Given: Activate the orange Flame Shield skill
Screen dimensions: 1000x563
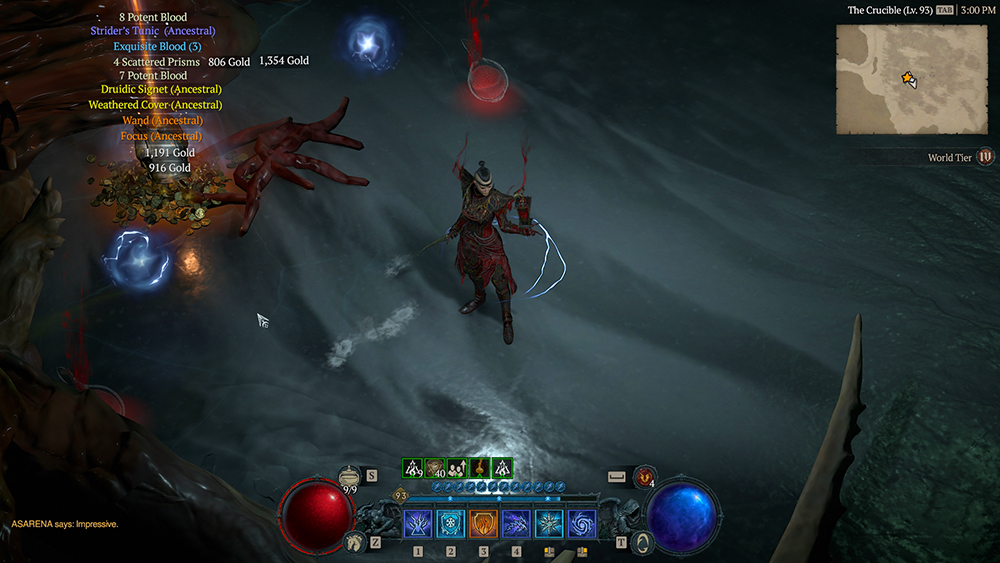Looking at the screenshot, I should 483,523.
